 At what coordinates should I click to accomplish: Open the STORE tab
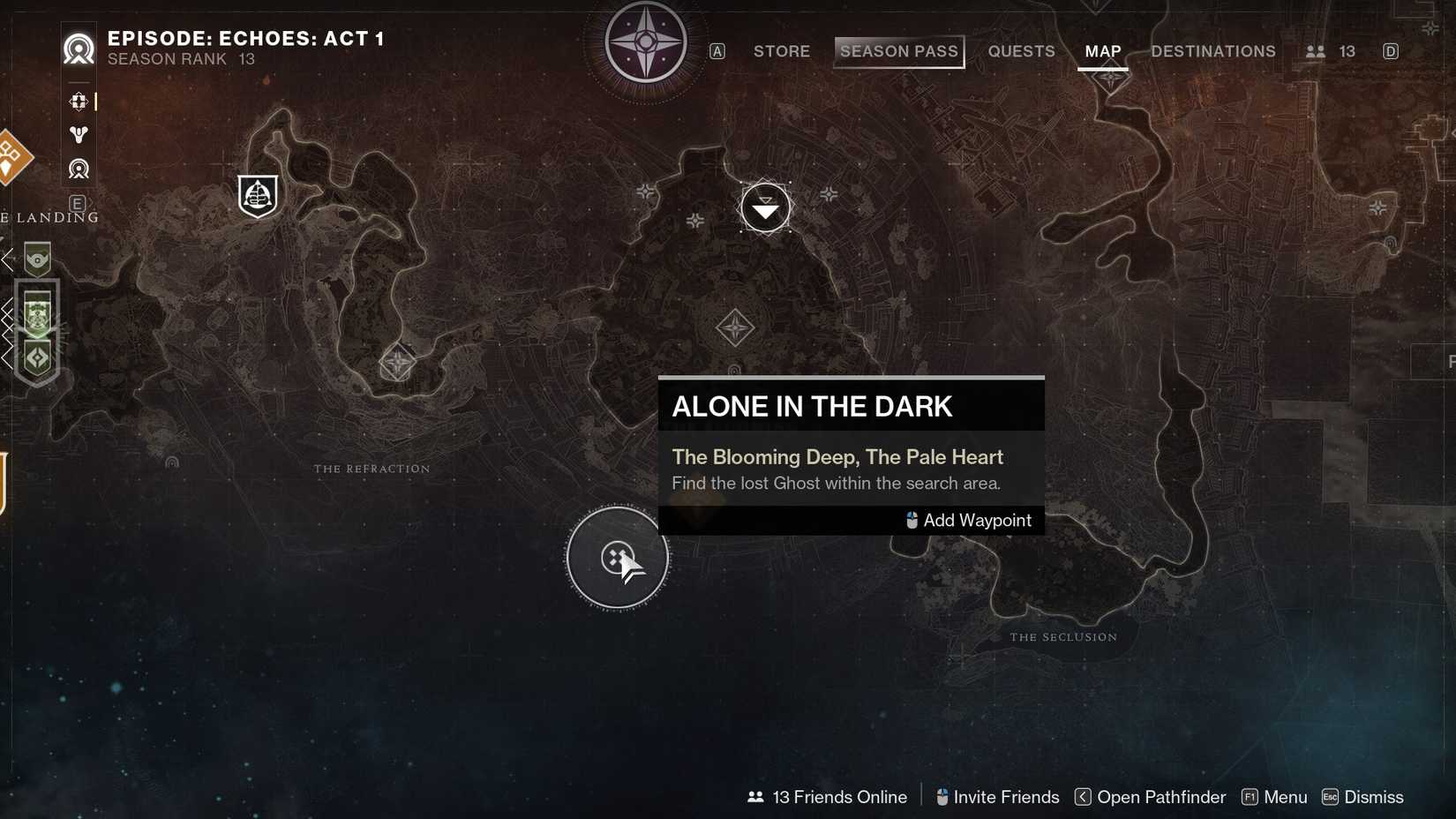tap(781, 51)
